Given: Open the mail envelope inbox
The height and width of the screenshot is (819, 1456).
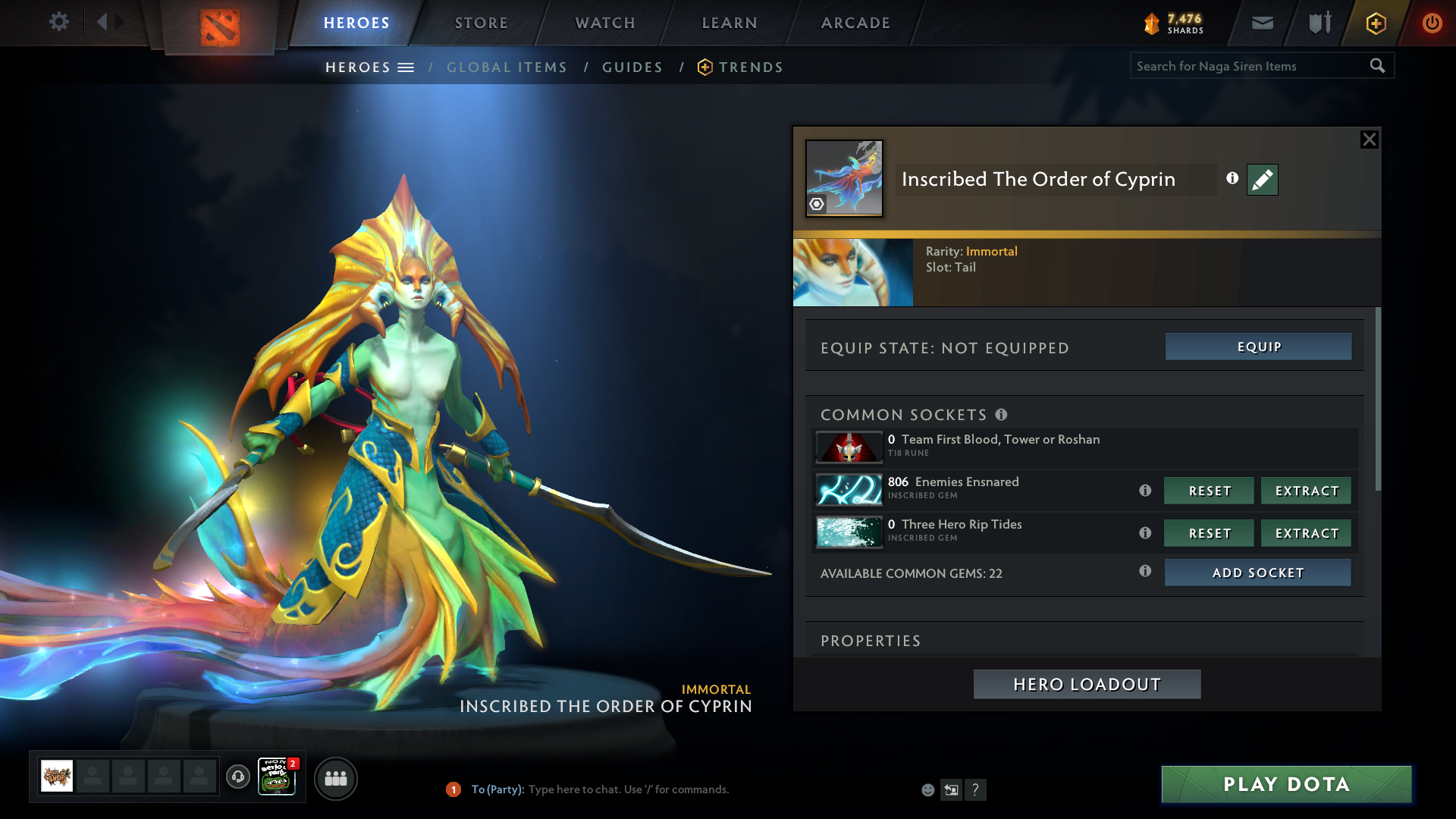Looking at the screenshot, I should coord(1262,23).
